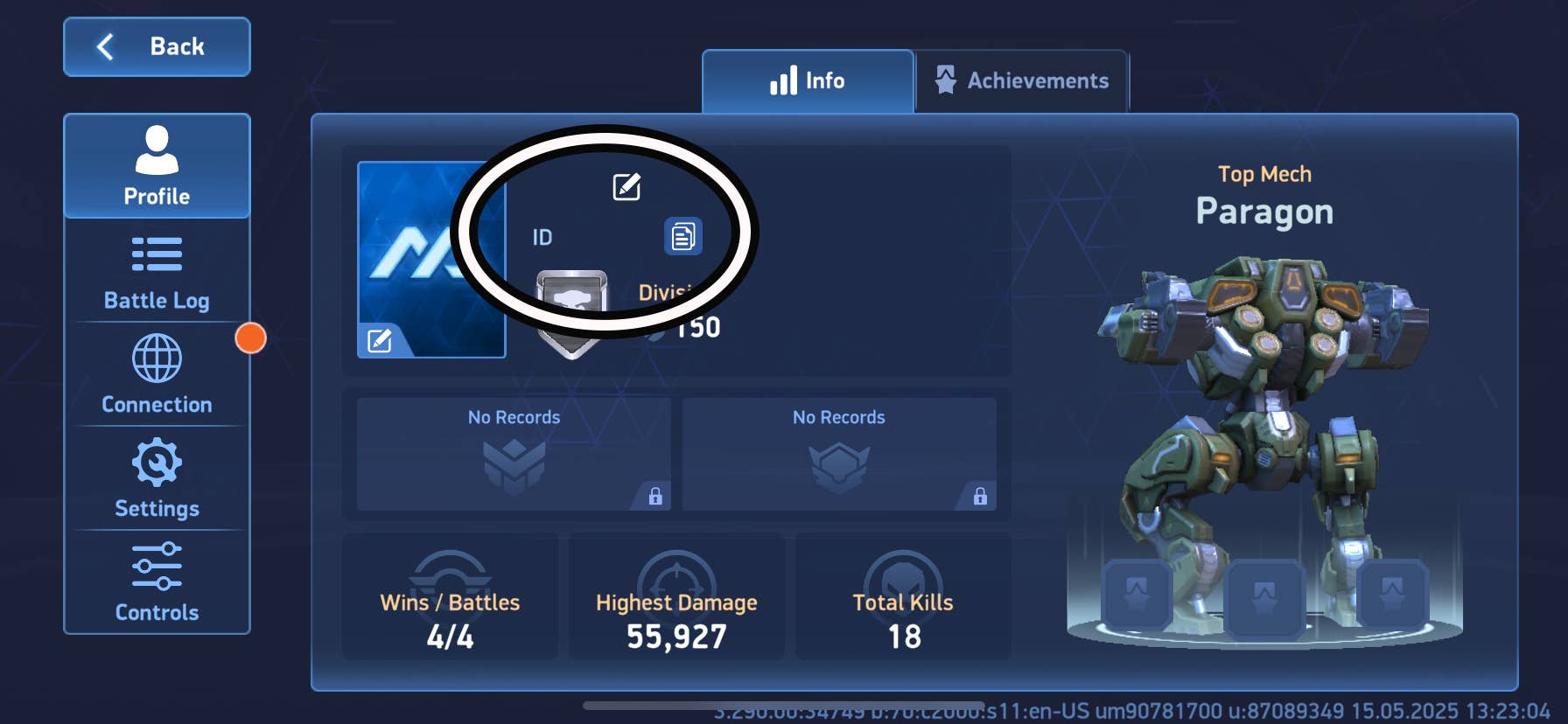Image resolution: width=1568 pixels, height=724 pixels.
Task: Edit the profile avatar via its pencil overlay
Action: tap(378, 342)
